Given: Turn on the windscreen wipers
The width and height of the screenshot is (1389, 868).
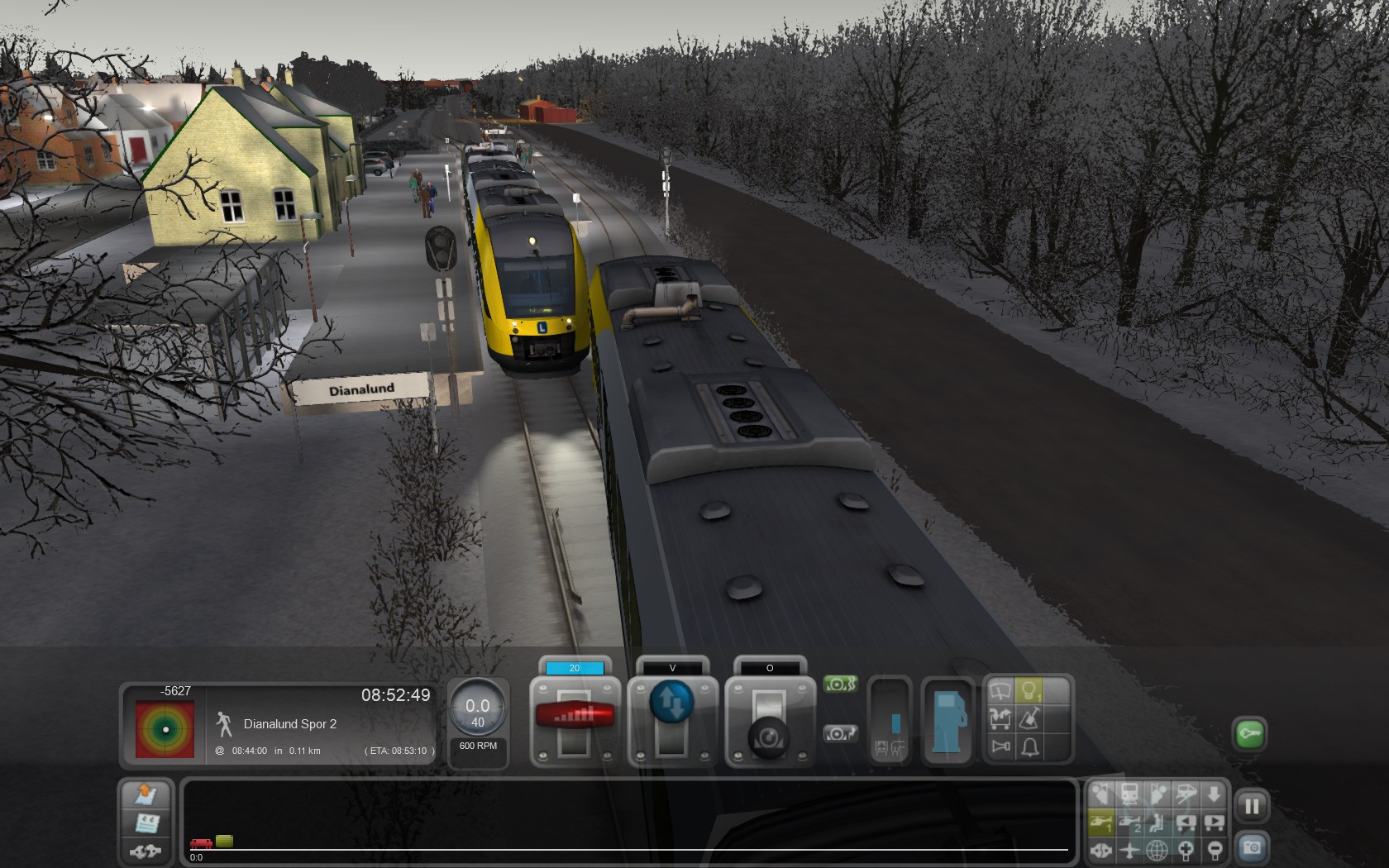Looking at the screenshot, I should 1000,691.
